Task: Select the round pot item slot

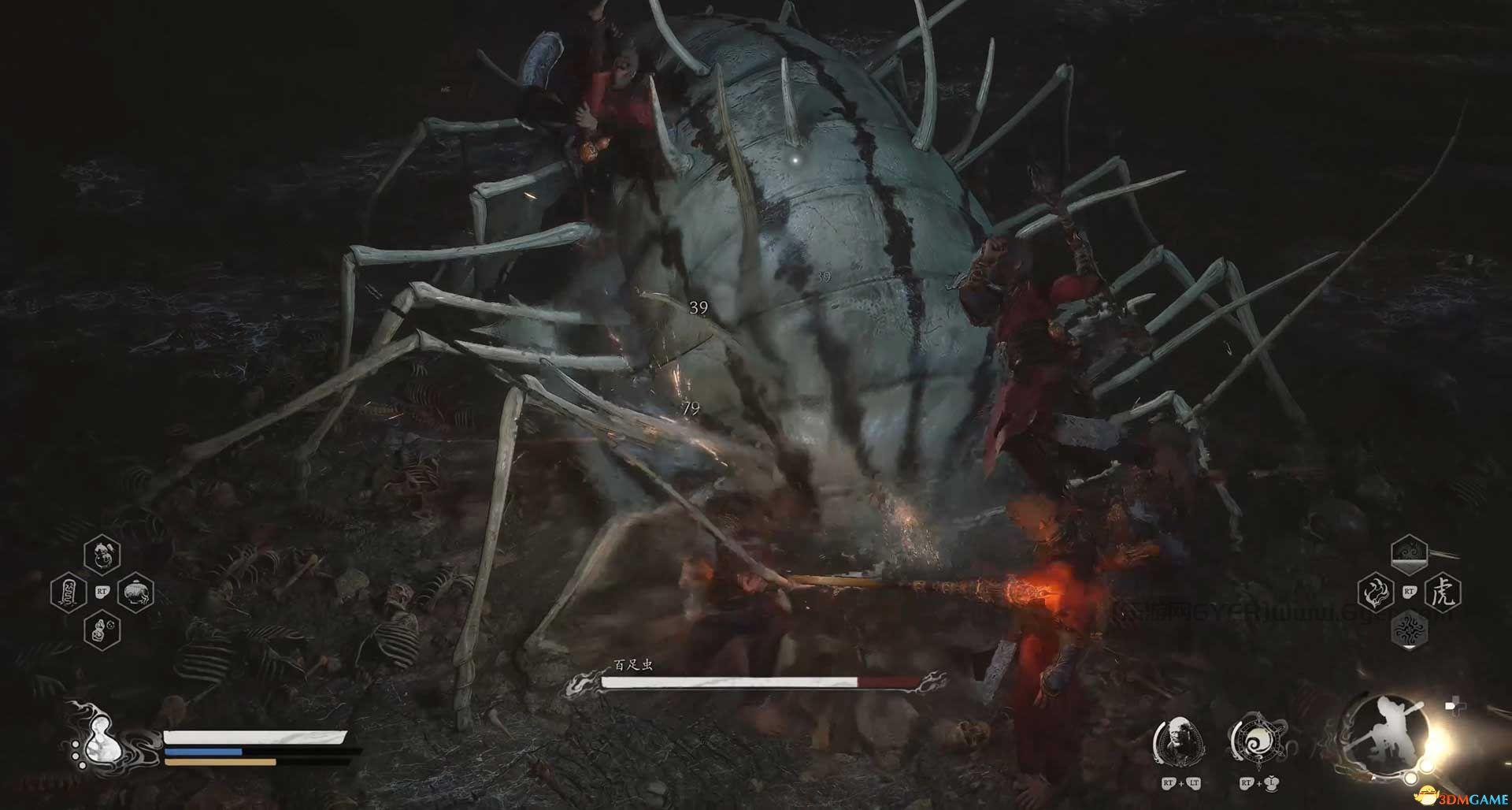Action: coord(135,592)
